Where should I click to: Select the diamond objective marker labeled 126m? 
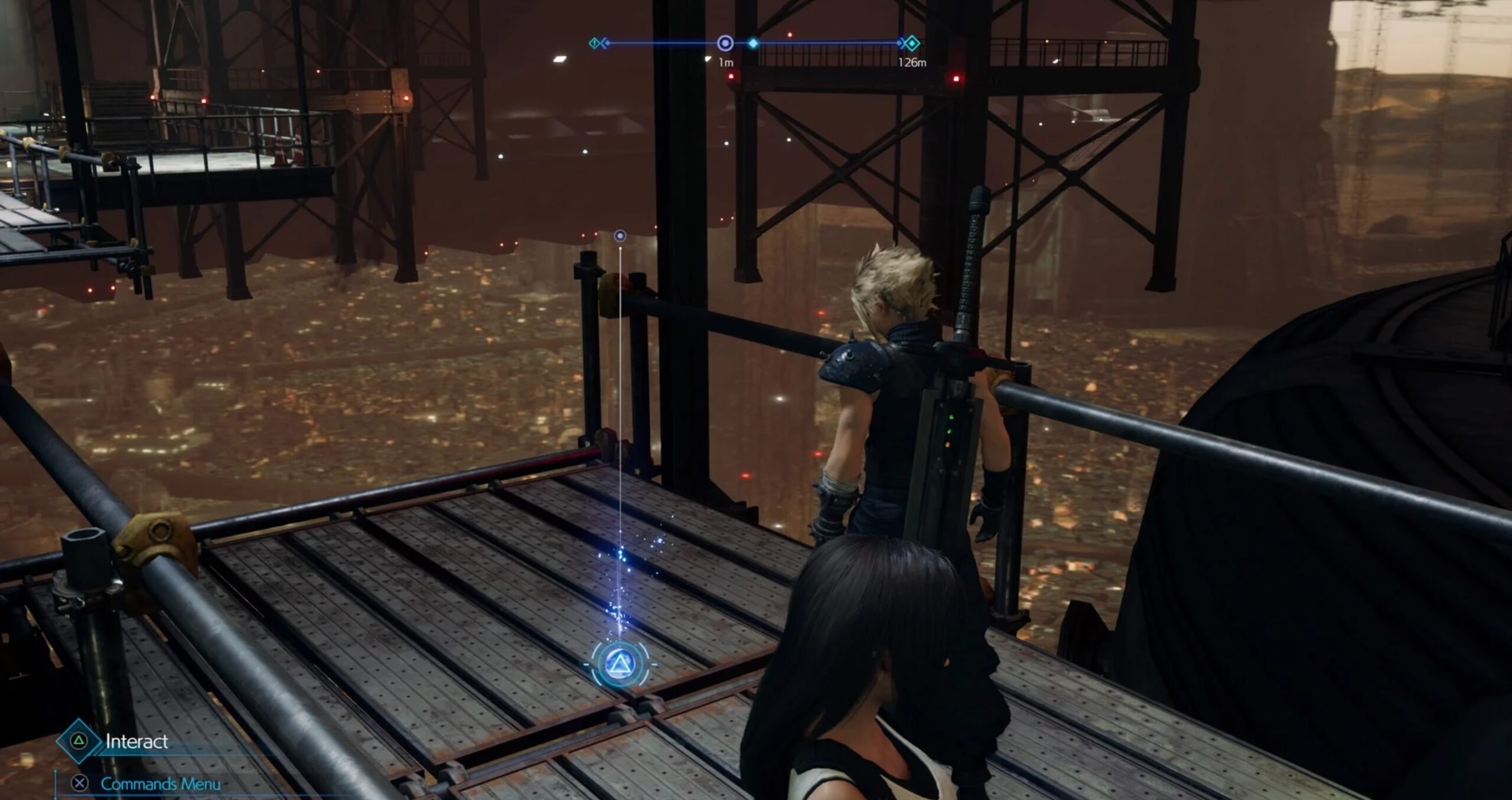coord(911,43)
